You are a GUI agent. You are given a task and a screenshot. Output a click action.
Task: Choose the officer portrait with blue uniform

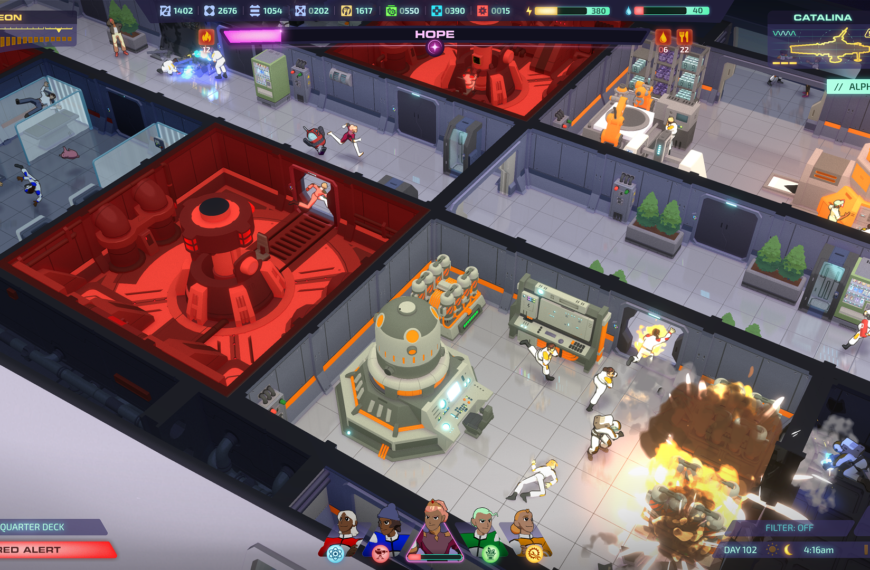[x=387, y=529]
